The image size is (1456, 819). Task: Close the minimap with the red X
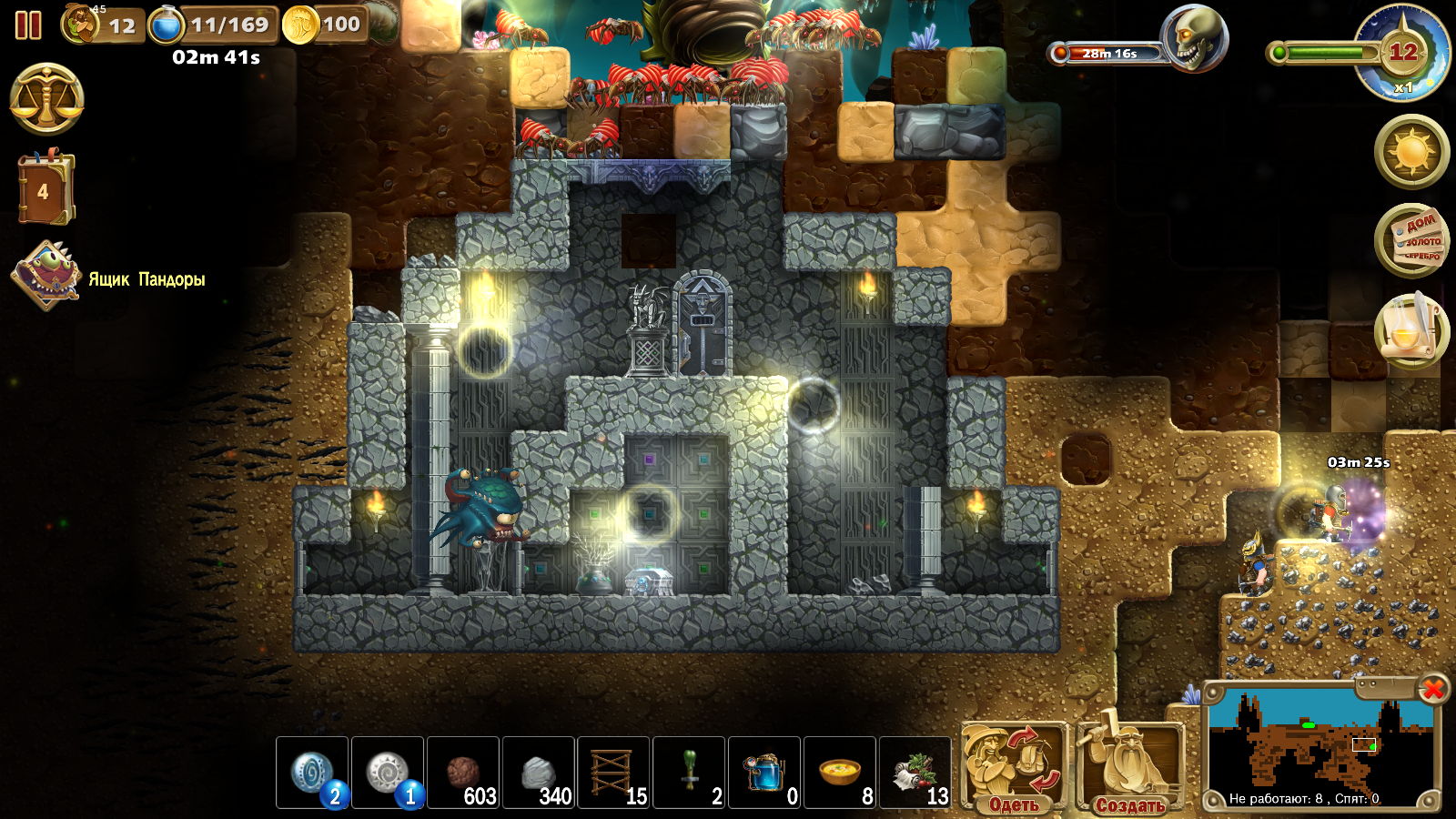1433,689
